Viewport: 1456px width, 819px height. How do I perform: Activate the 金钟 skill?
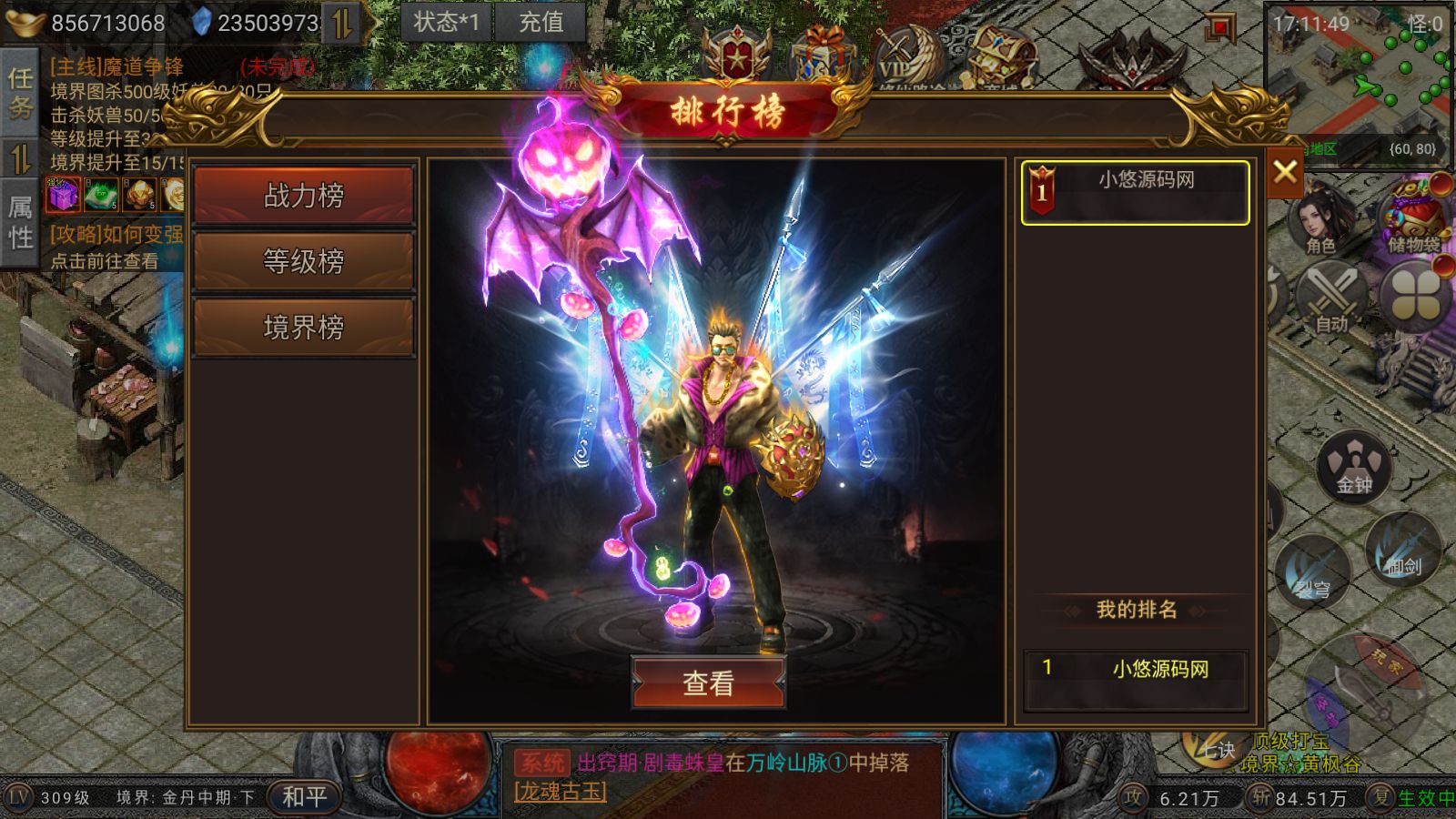click(1354, 468)
